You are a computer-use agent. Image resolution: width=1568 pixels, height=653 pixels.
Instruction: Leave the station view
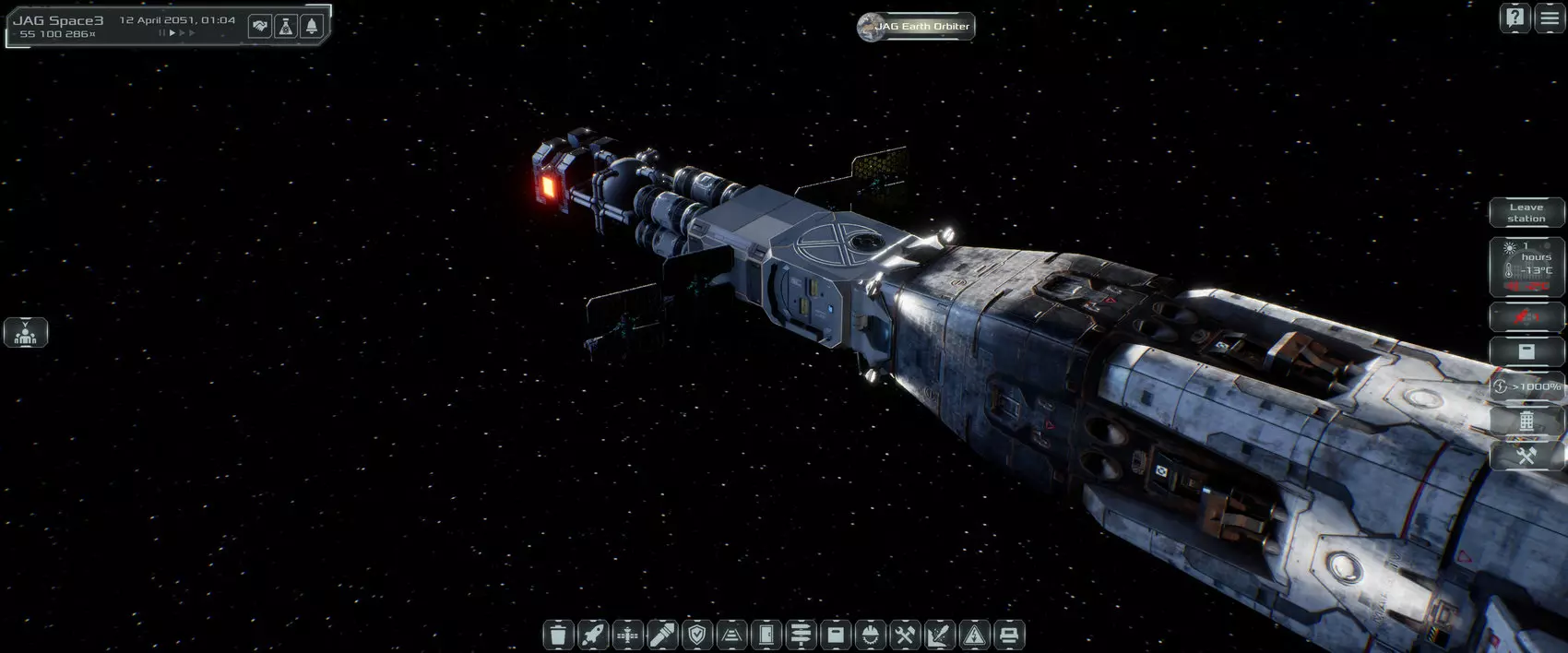[1526, 213]
